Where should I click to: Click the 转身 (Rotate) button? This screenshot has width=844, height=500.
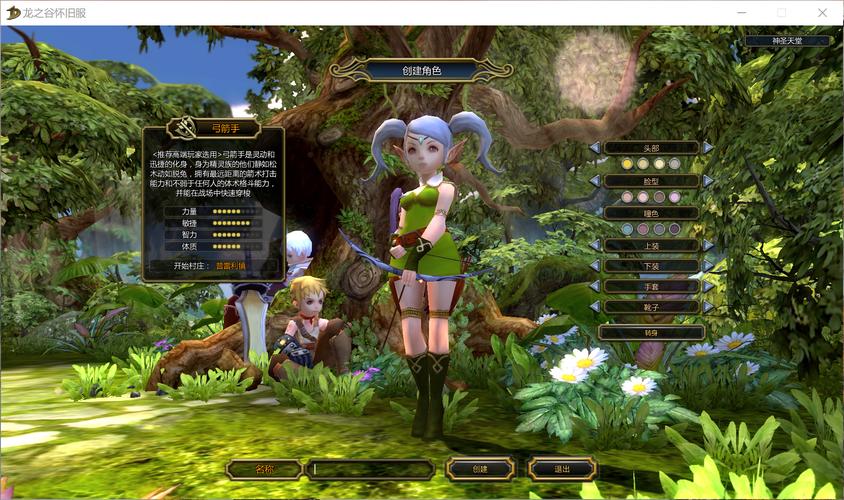[651, 331]
